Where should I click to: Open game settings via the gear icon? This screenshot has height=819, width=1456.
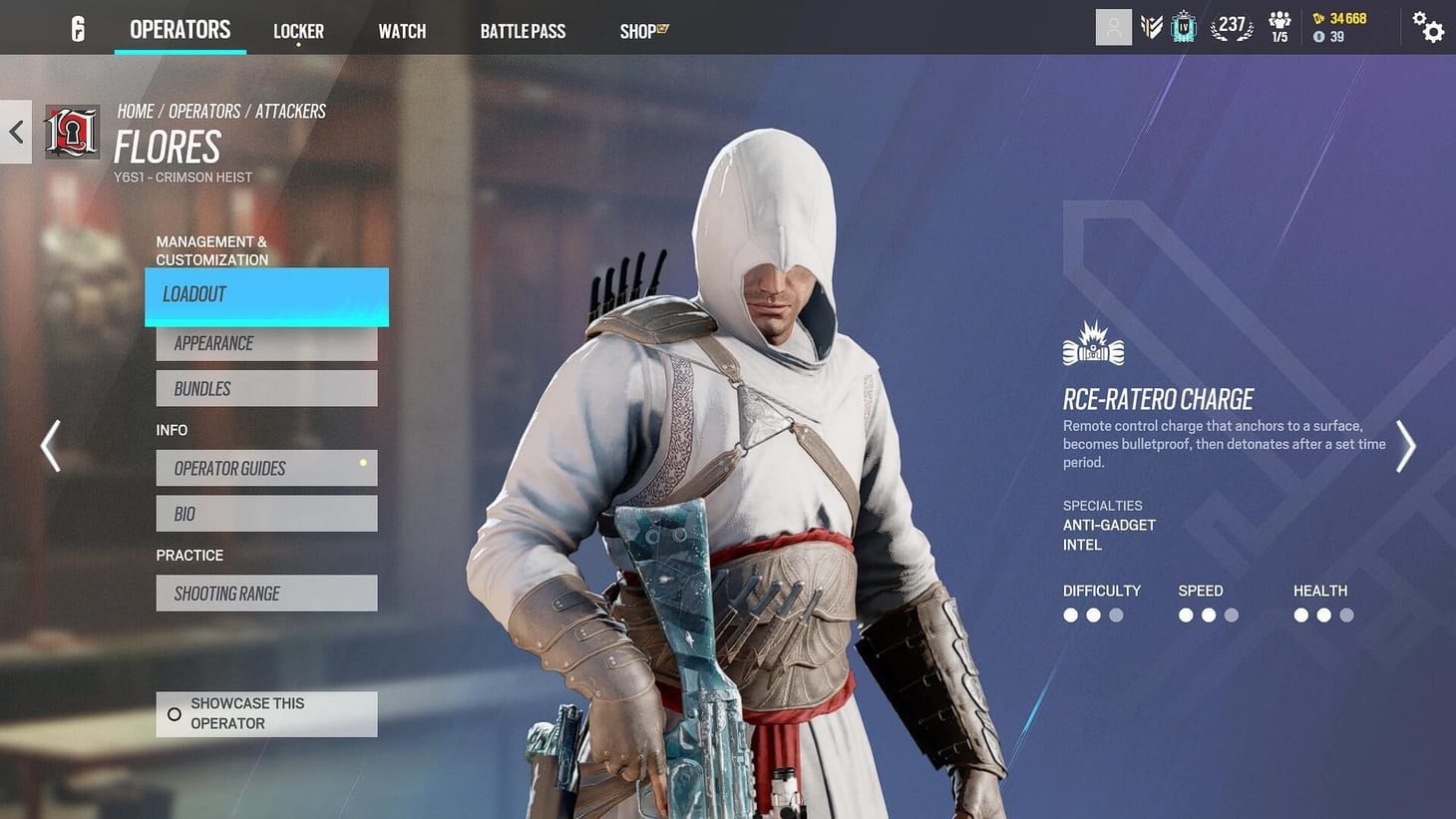point(1428,28)
